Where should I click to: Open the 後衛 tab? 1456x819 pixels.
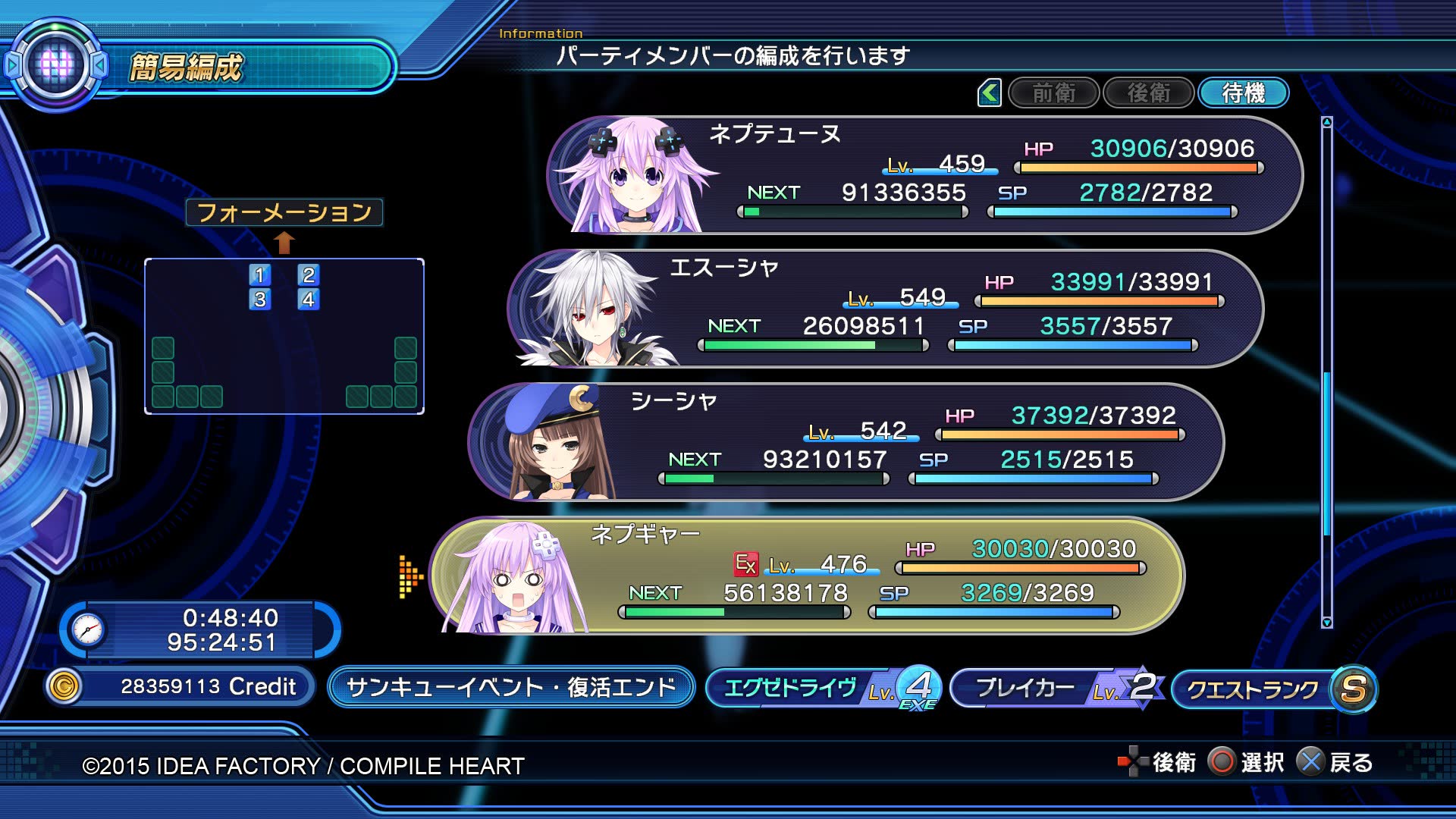click(1148, 93)
